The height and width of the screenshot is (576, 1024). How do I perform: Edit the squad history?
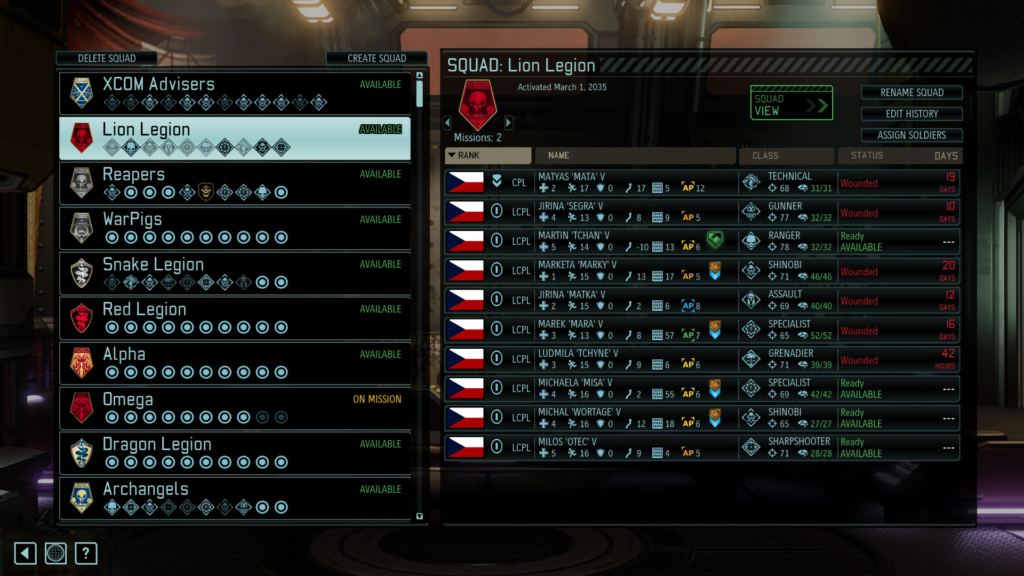click(911, 114)
